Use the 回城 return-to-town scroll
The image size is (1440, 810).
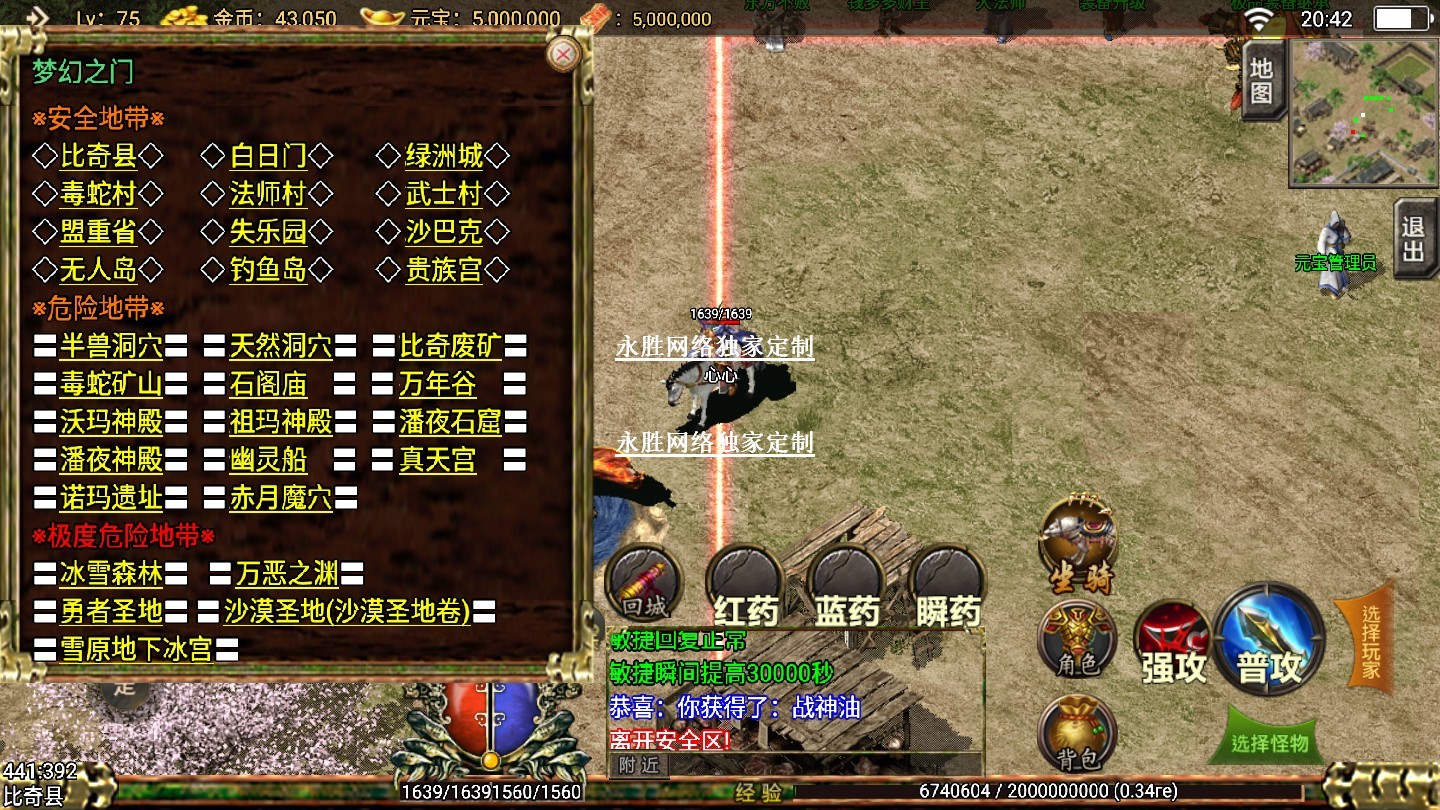(644, 581)
